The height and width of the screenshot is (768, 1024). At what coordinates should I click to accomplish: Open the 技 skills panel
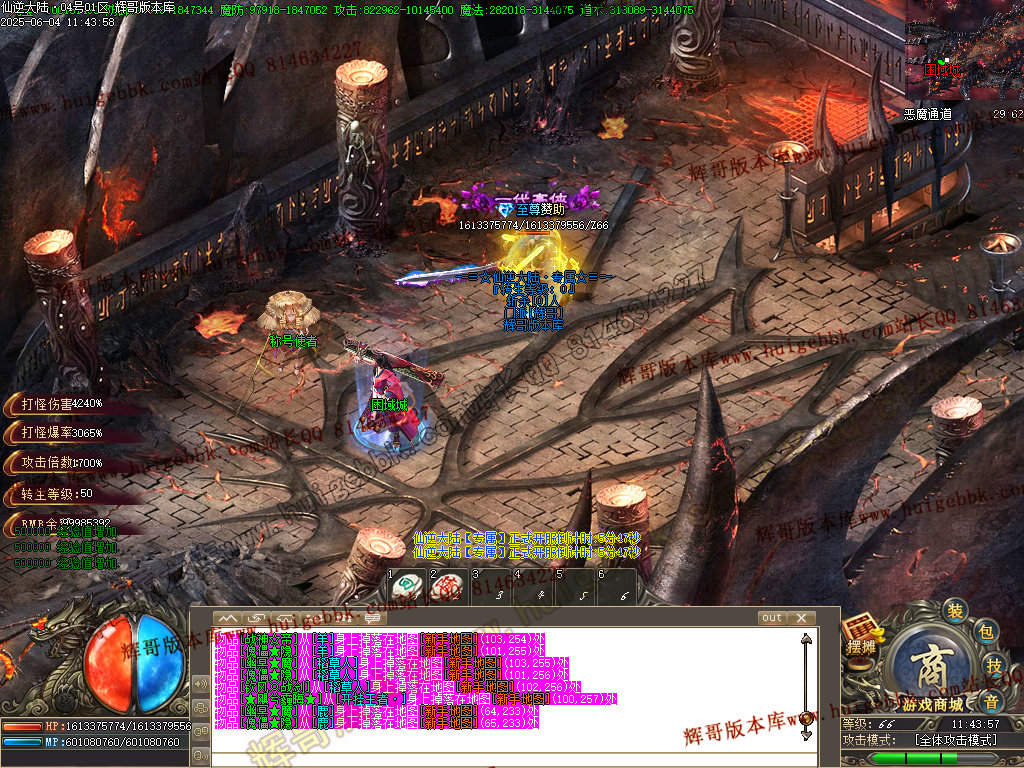click(994, 665)
